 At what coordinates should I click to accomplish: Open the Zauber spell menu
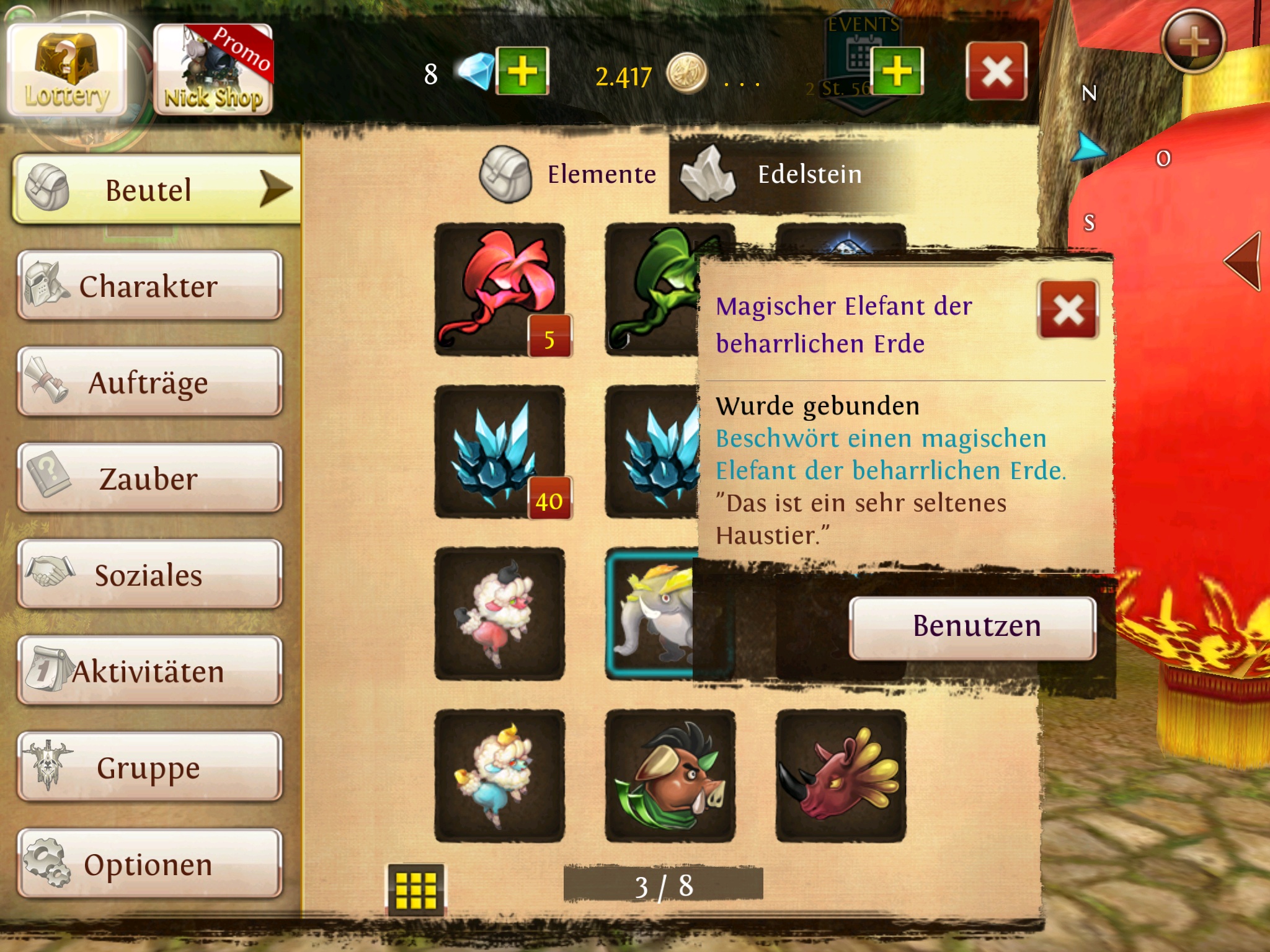click(149, 478)
